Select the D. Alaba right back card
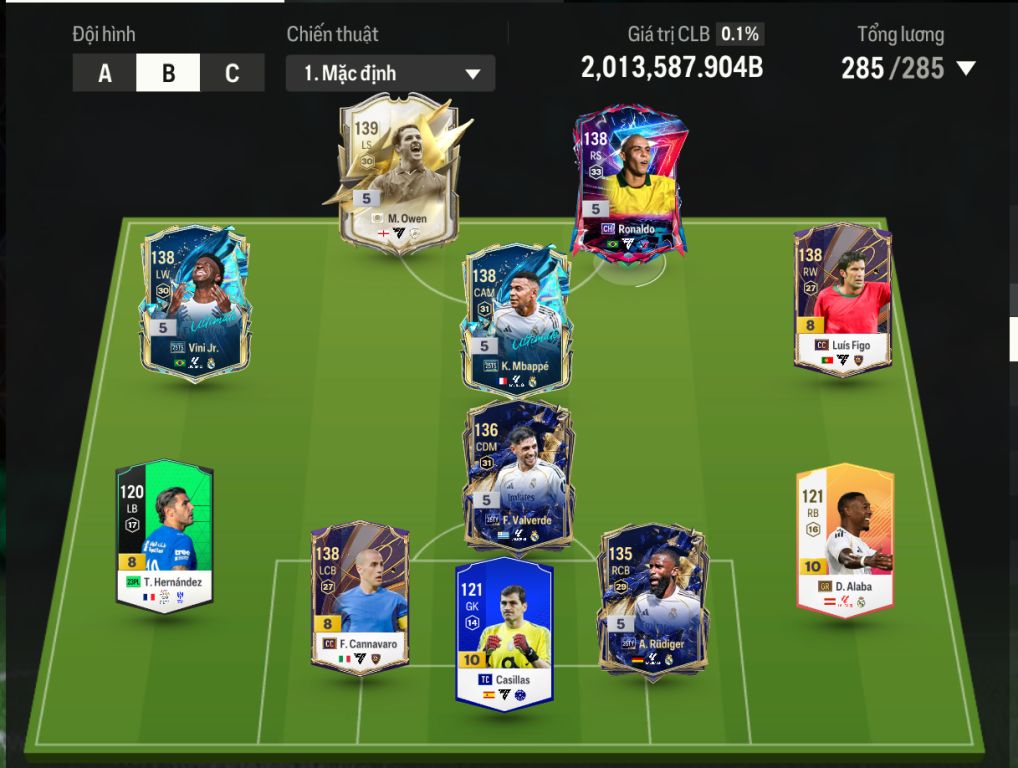This screenshot has height=768, width=1018. pos(844,538)
